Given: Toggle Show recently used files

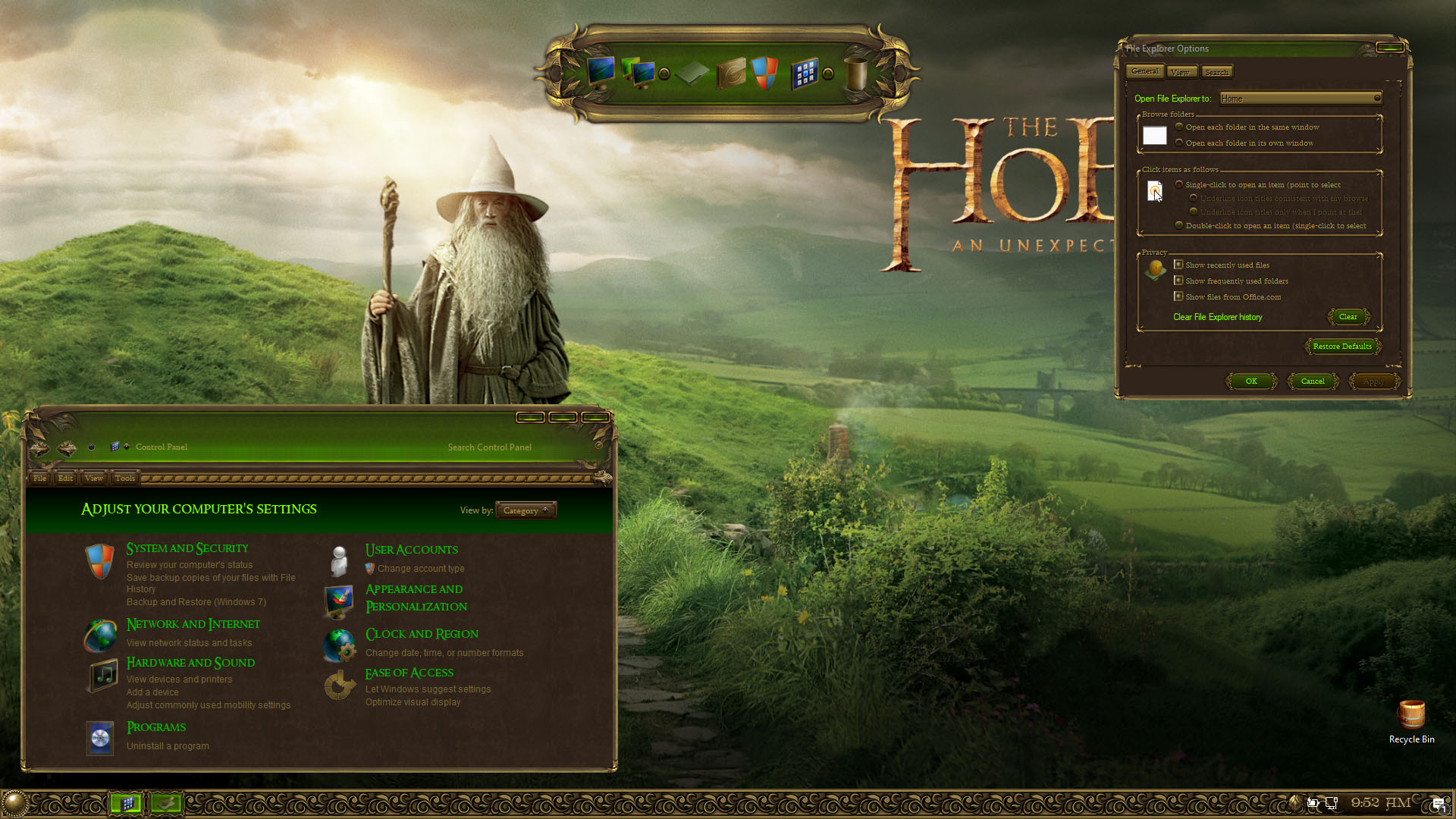Looking at the screenshot, I should (x=1178, y=265).
